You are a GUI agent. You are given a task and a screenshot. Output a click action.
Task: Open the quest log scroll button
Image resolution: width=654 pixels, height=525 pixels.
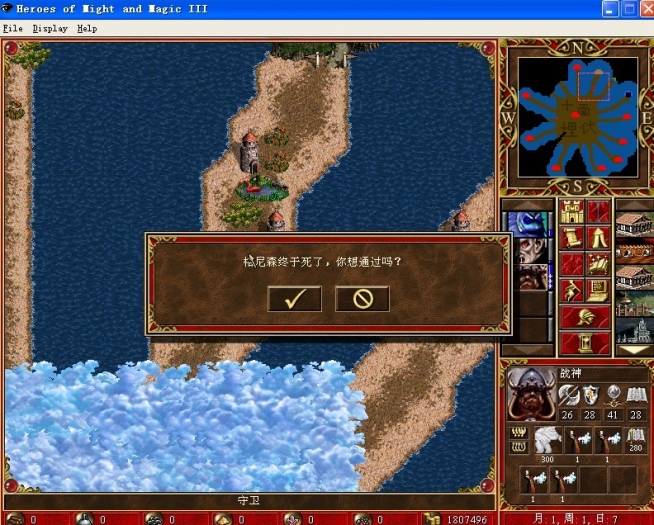(572, 238)
